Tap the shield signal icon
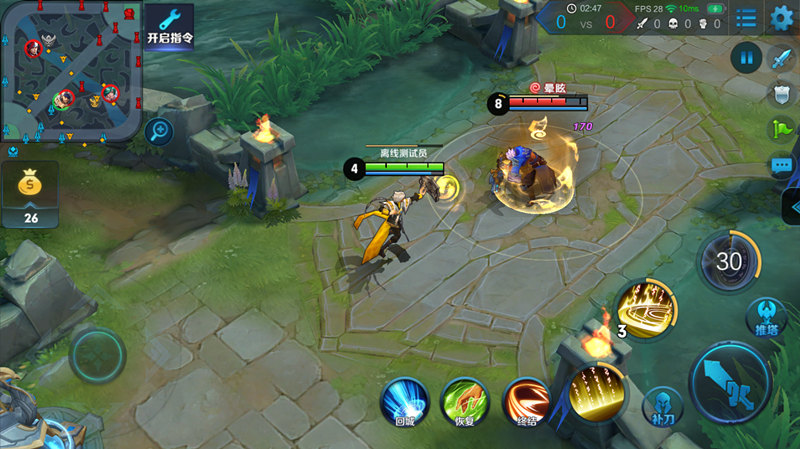This screenshot has width=800, height=449. pos(781,93)
